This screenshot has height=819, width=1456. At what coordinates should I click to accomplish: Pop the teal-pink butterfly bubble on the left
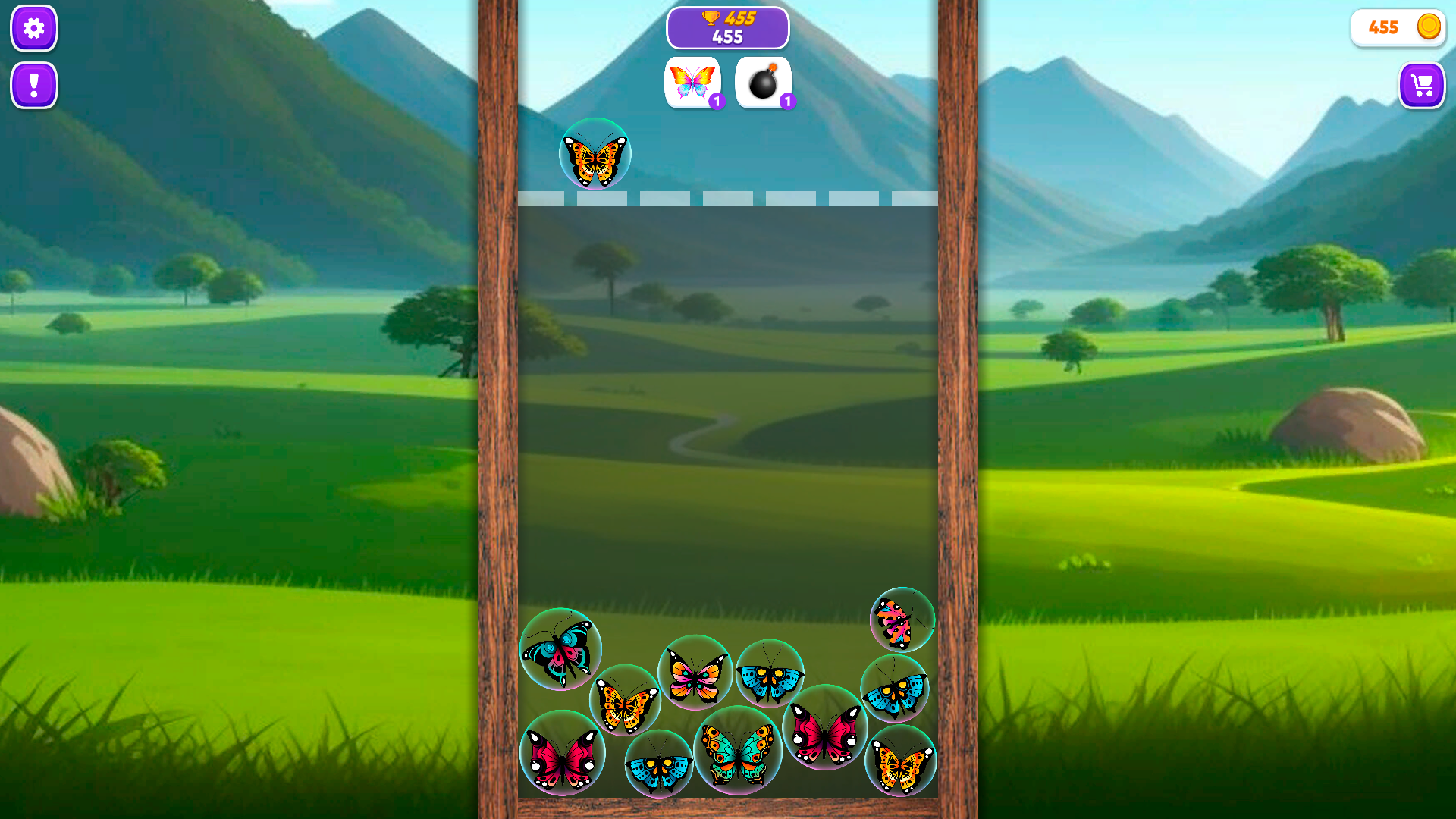[561, 650]
